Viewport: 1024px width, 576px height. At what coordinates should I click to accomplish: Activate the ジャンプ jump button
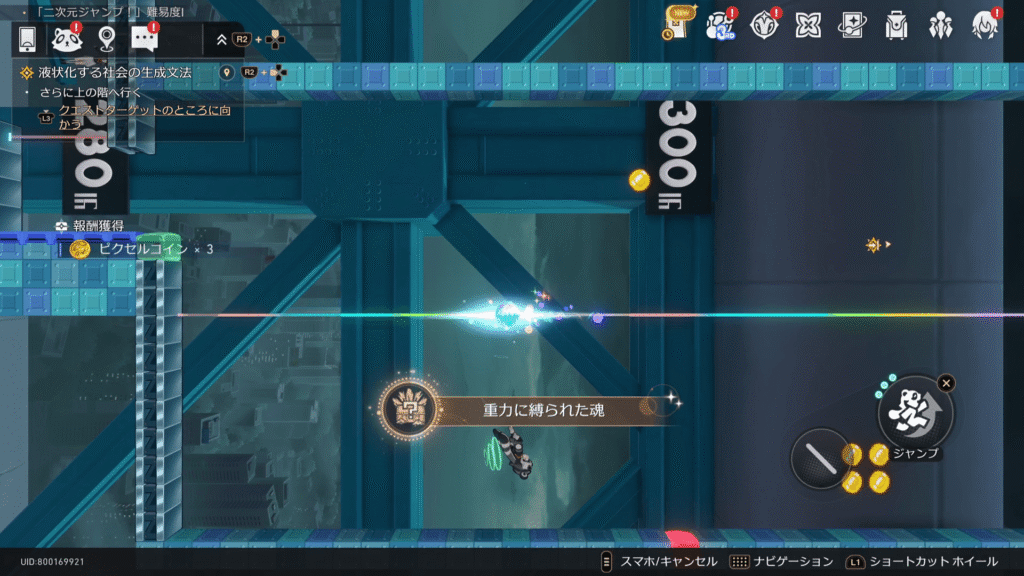pyautogui.click(x=914, y=413)
